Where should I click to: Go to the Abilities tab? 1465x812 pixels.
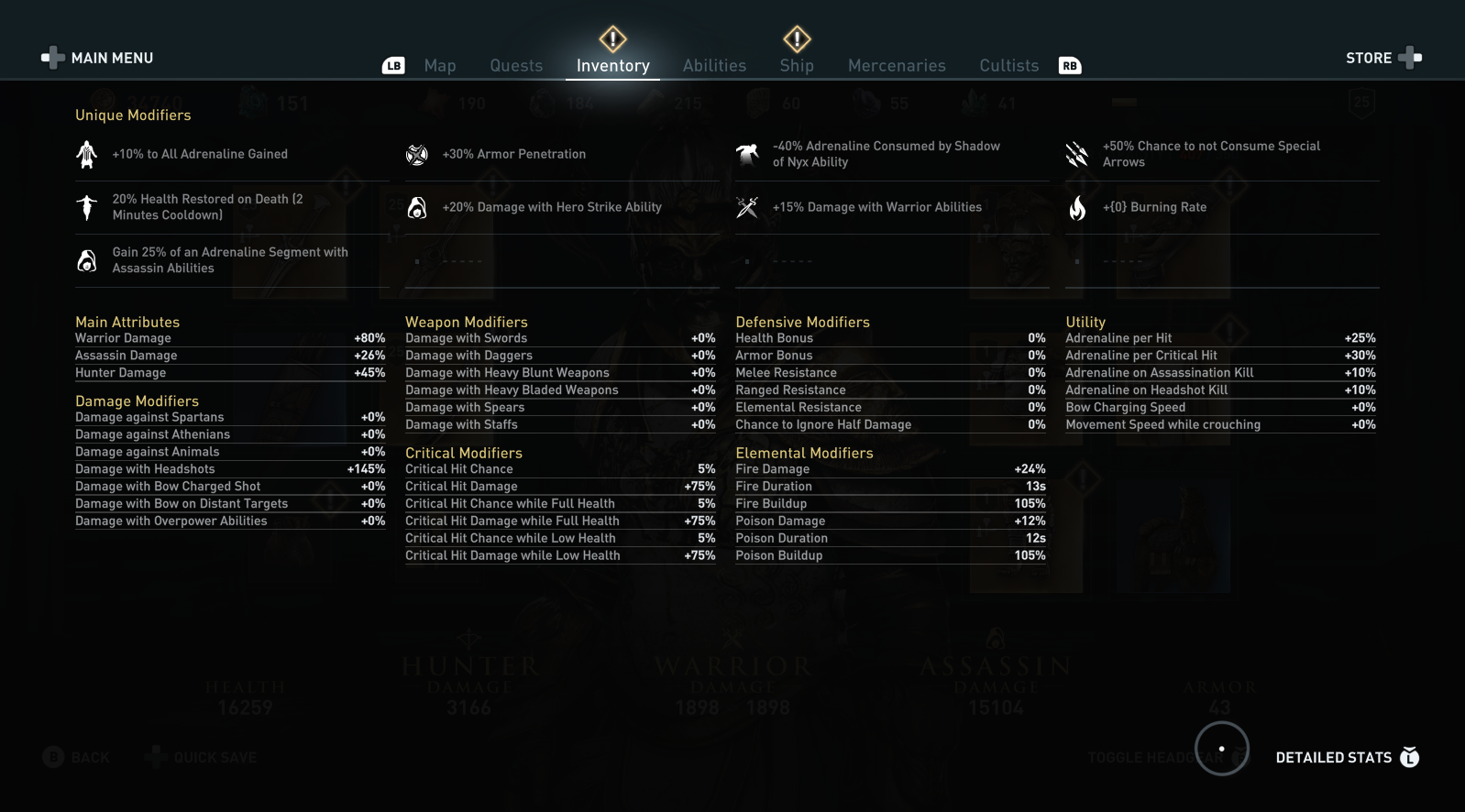(x=714, y=66)
